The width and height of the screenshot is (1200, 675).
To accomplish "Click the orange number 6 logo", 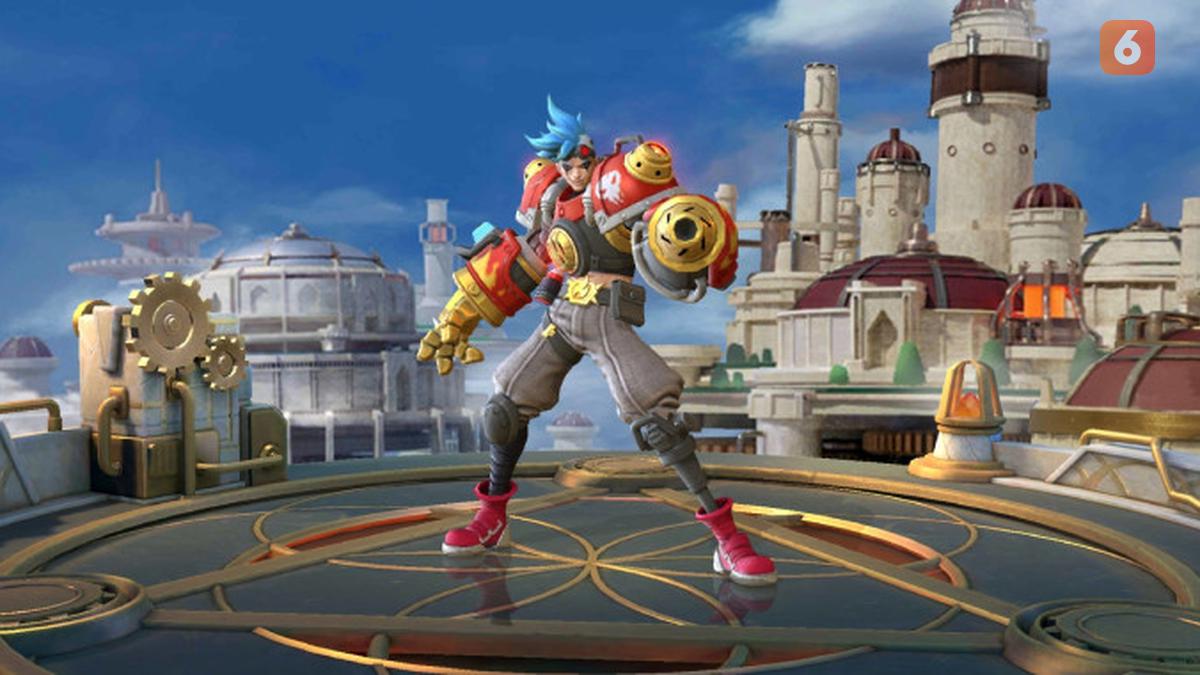I will tap(1127, 47).
